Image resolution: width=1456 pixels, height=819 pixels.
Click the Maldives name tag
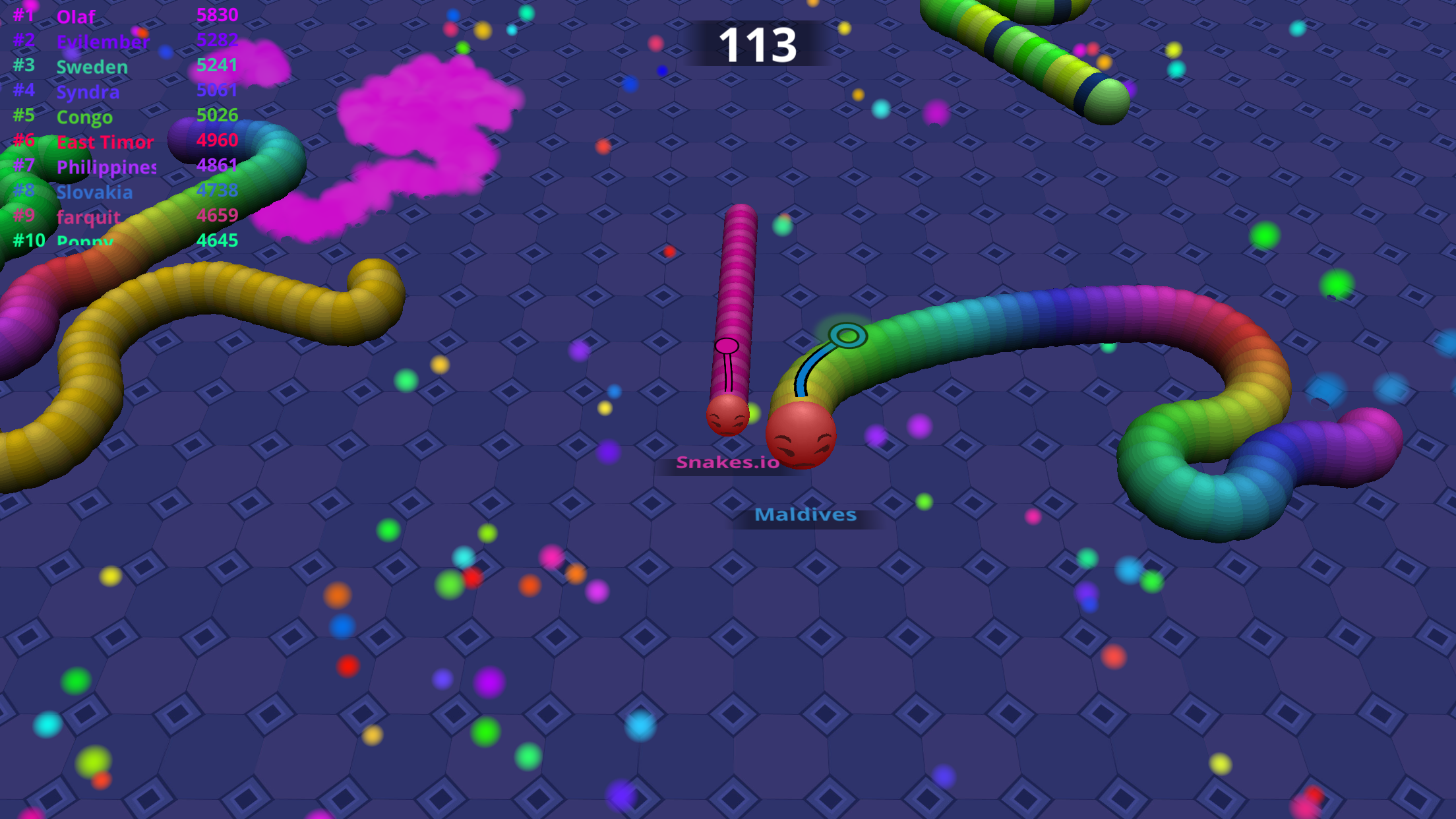pos(806,515)
